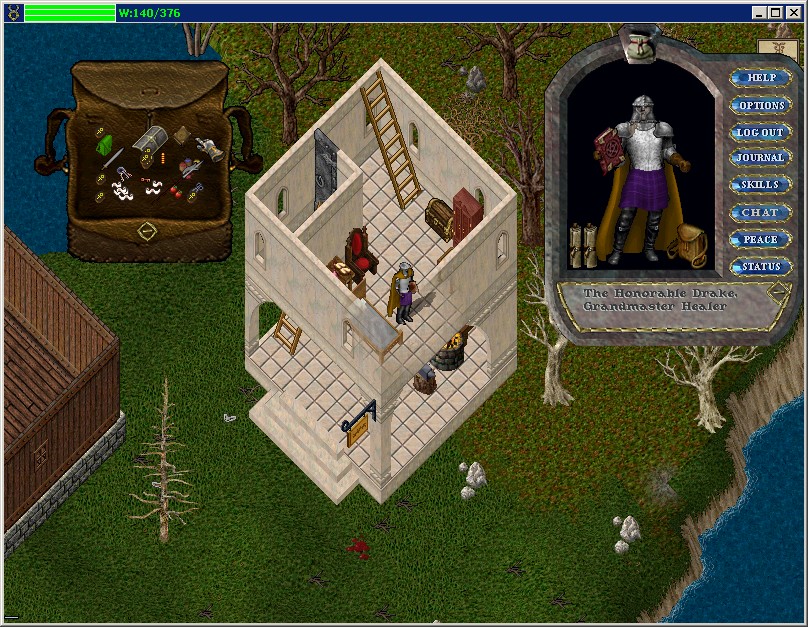Open the Help menu on paperdoll
808x627 pixels.
pos(761,78)
